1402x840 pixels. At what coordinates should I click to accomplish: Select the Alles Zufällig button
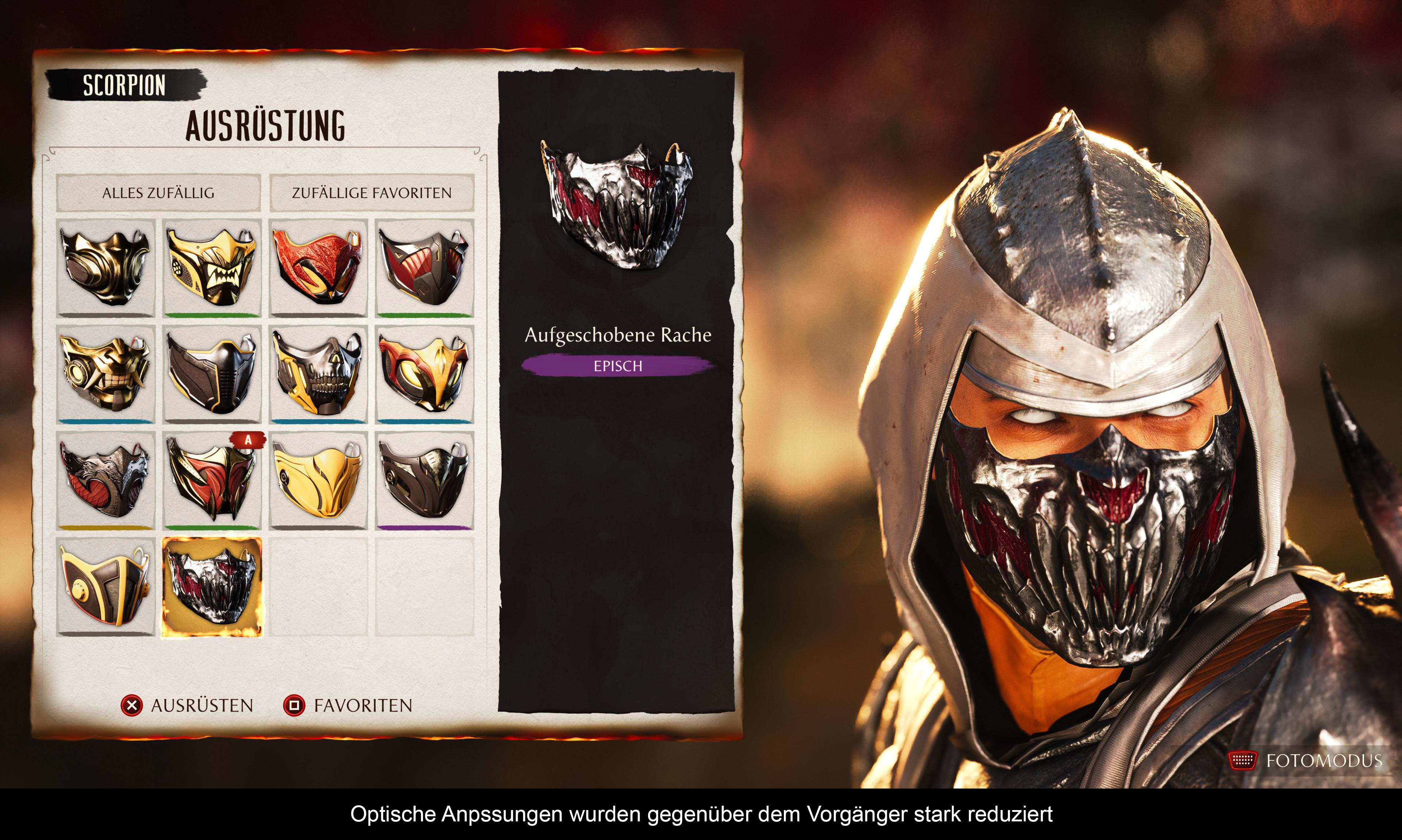coord(158,193)
